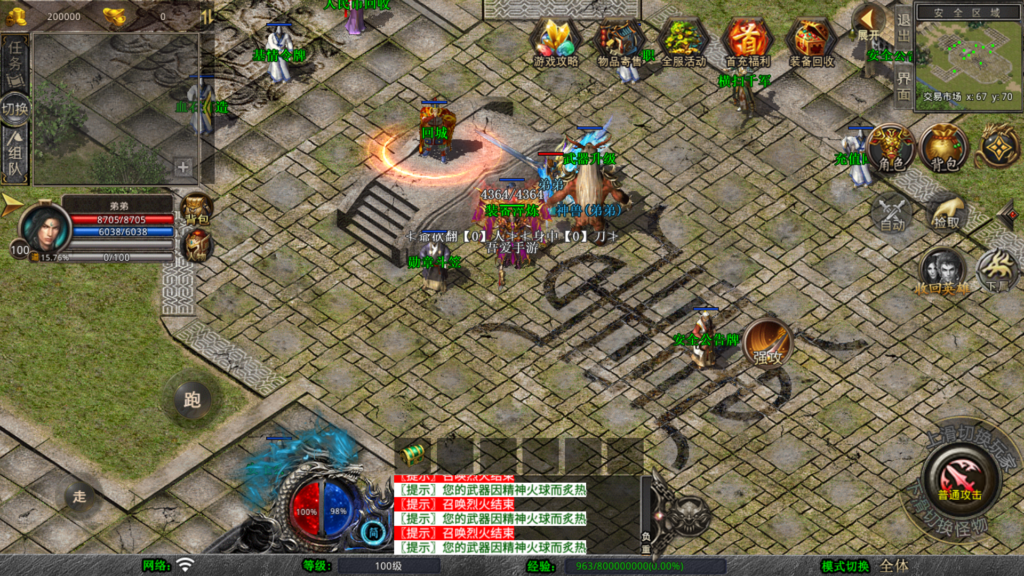
Task: Open the 物品寄售 consignment icon
Action: 621,41
